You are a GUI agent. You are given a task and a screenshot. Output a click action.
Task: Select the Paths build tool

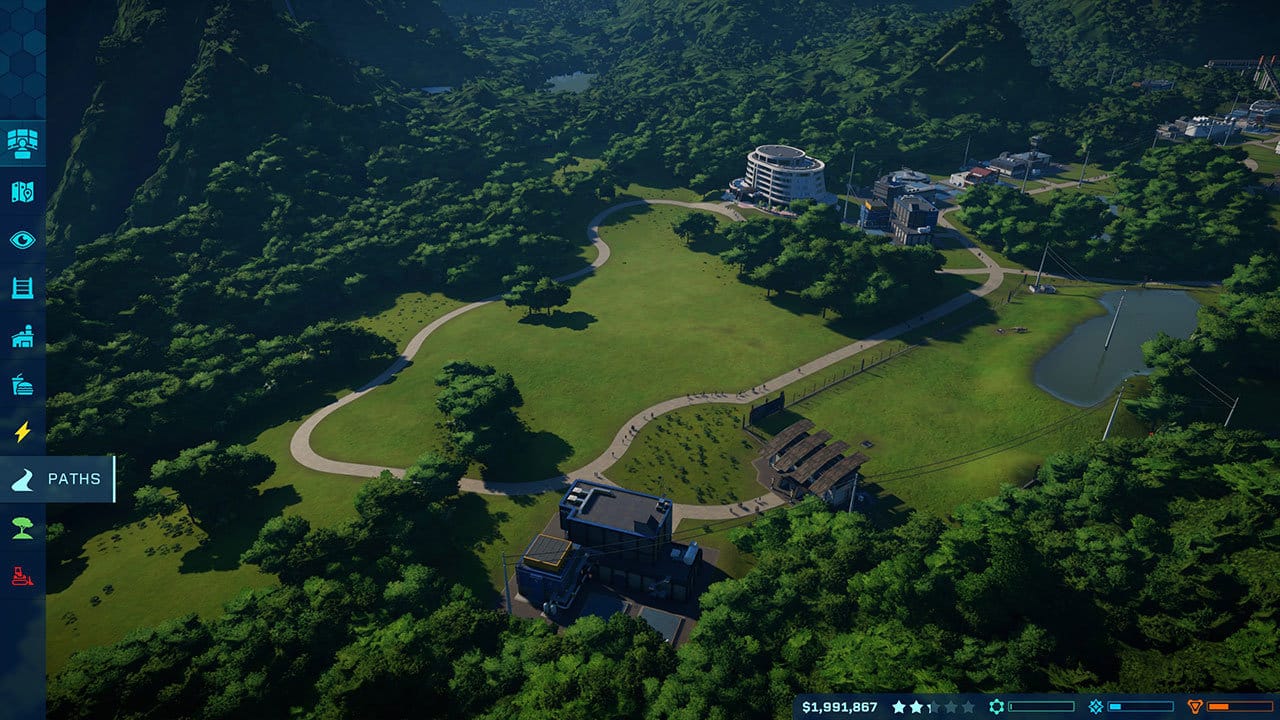(57, 479)
